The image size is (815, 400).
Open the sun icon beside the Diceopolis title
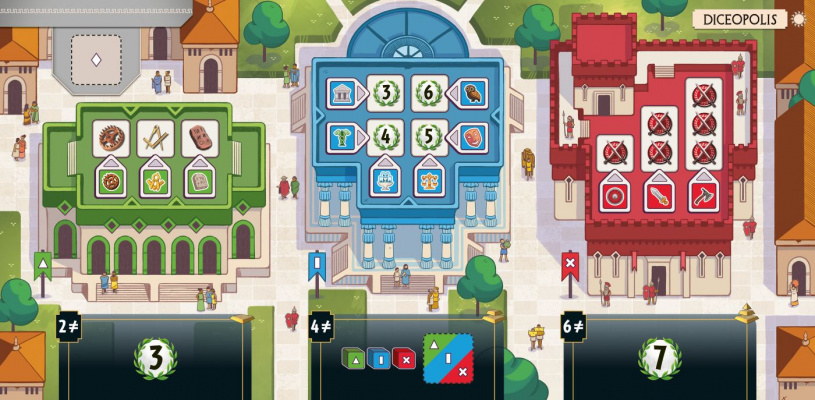click(798, 18)
